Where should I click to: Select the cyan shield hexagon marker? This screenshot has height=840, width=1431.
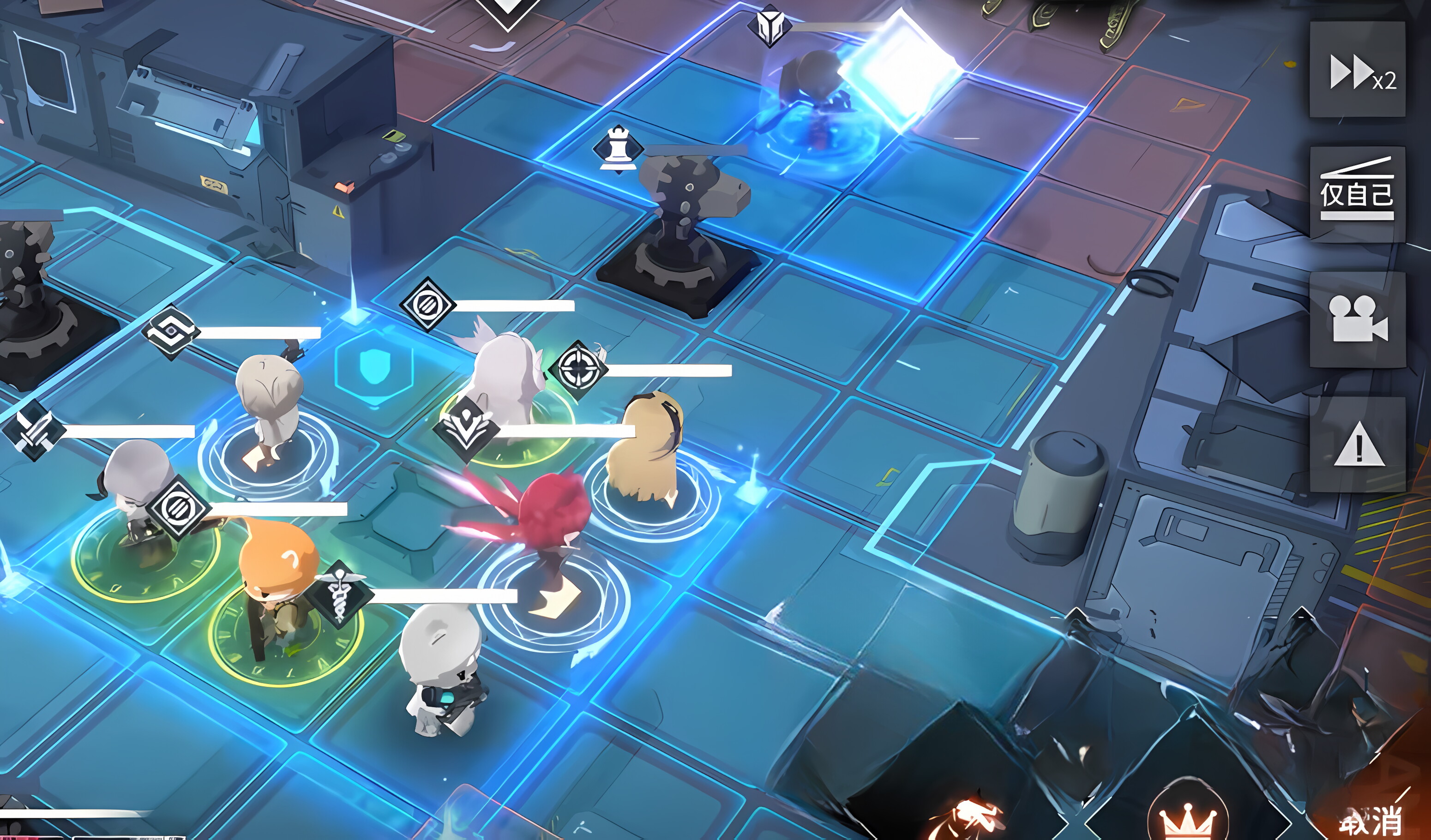coord(373,366)
